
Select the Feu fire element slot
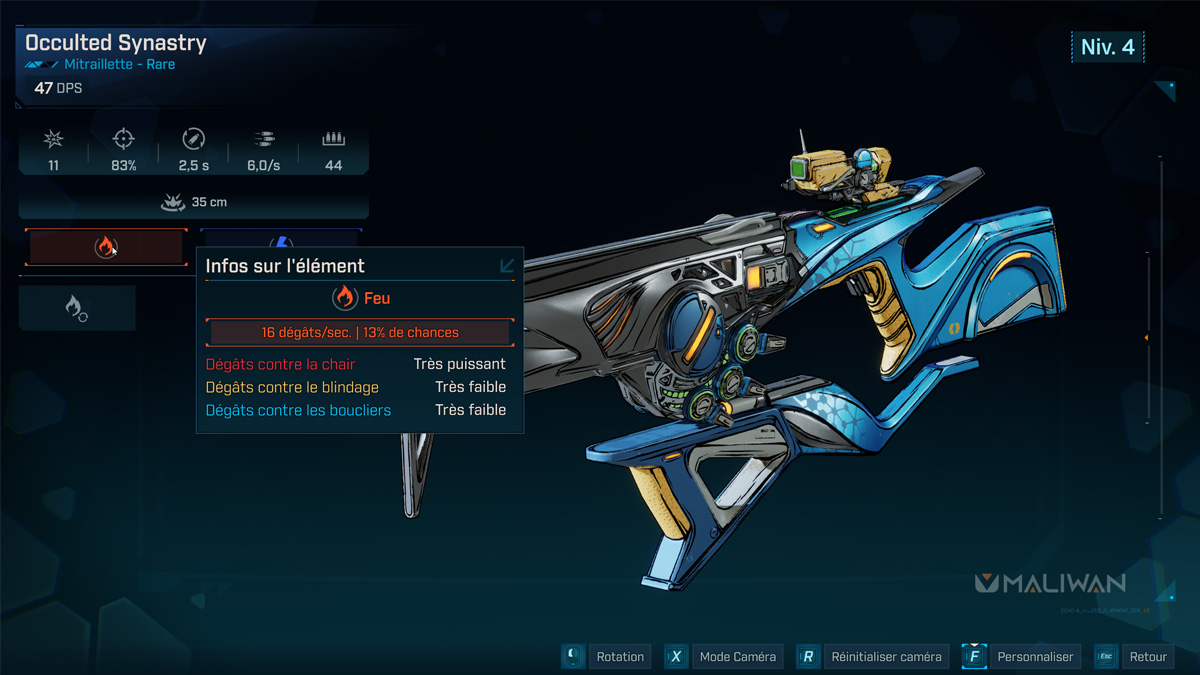[x=106, y=247]
